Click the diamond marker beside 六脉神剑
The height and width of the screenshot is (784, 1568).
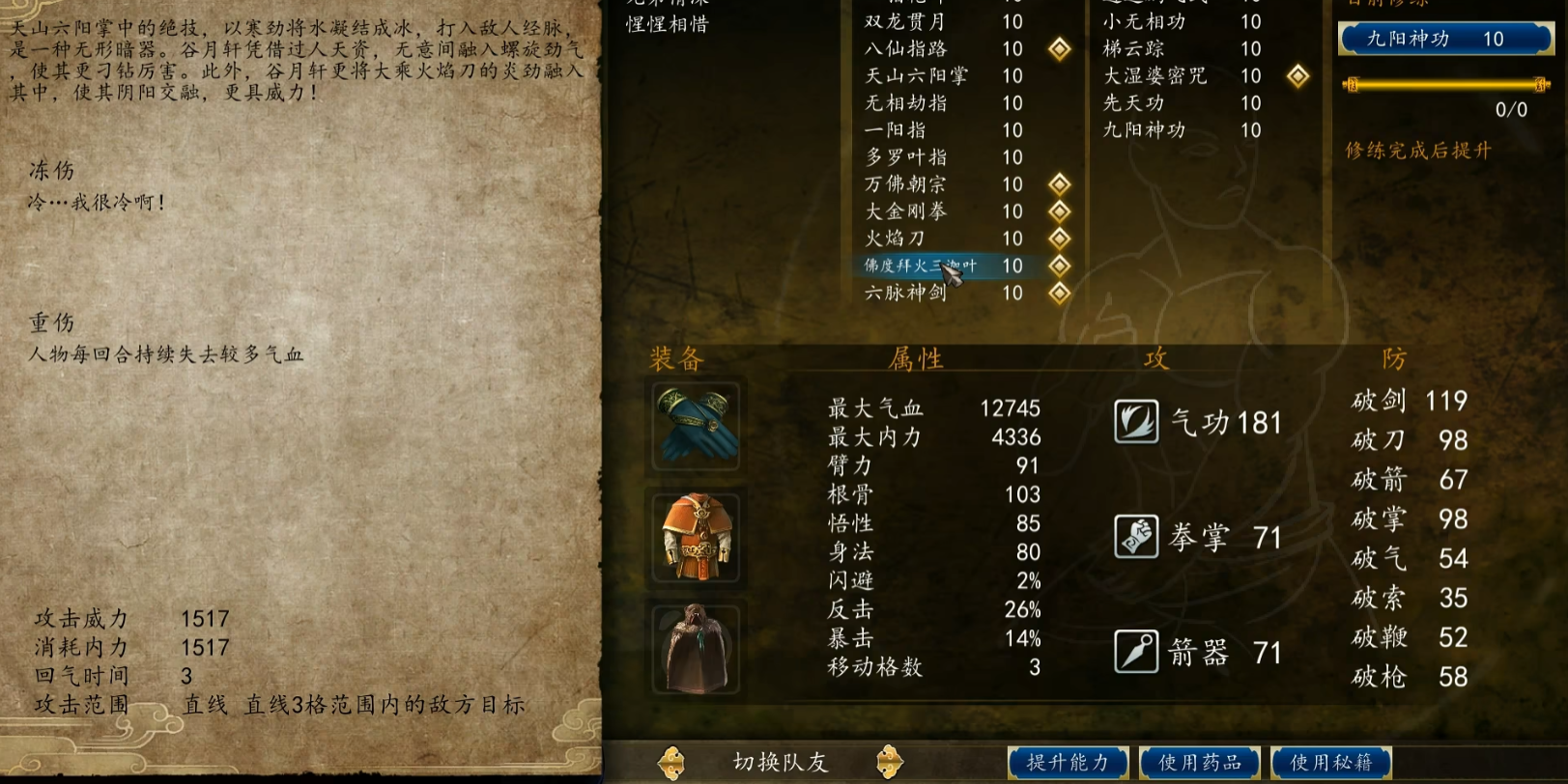[x=1060, y=294]
